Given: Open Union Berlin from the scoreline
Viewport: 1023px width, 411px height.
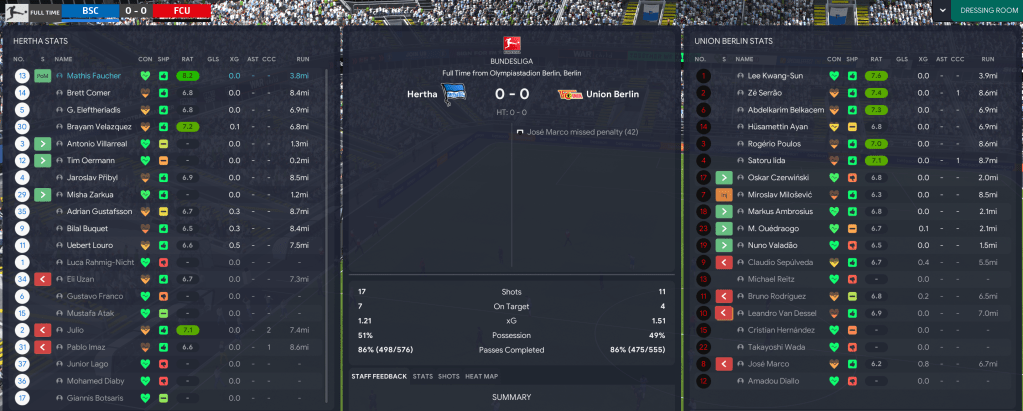Looking at the screenshot, I should point(612,95).
